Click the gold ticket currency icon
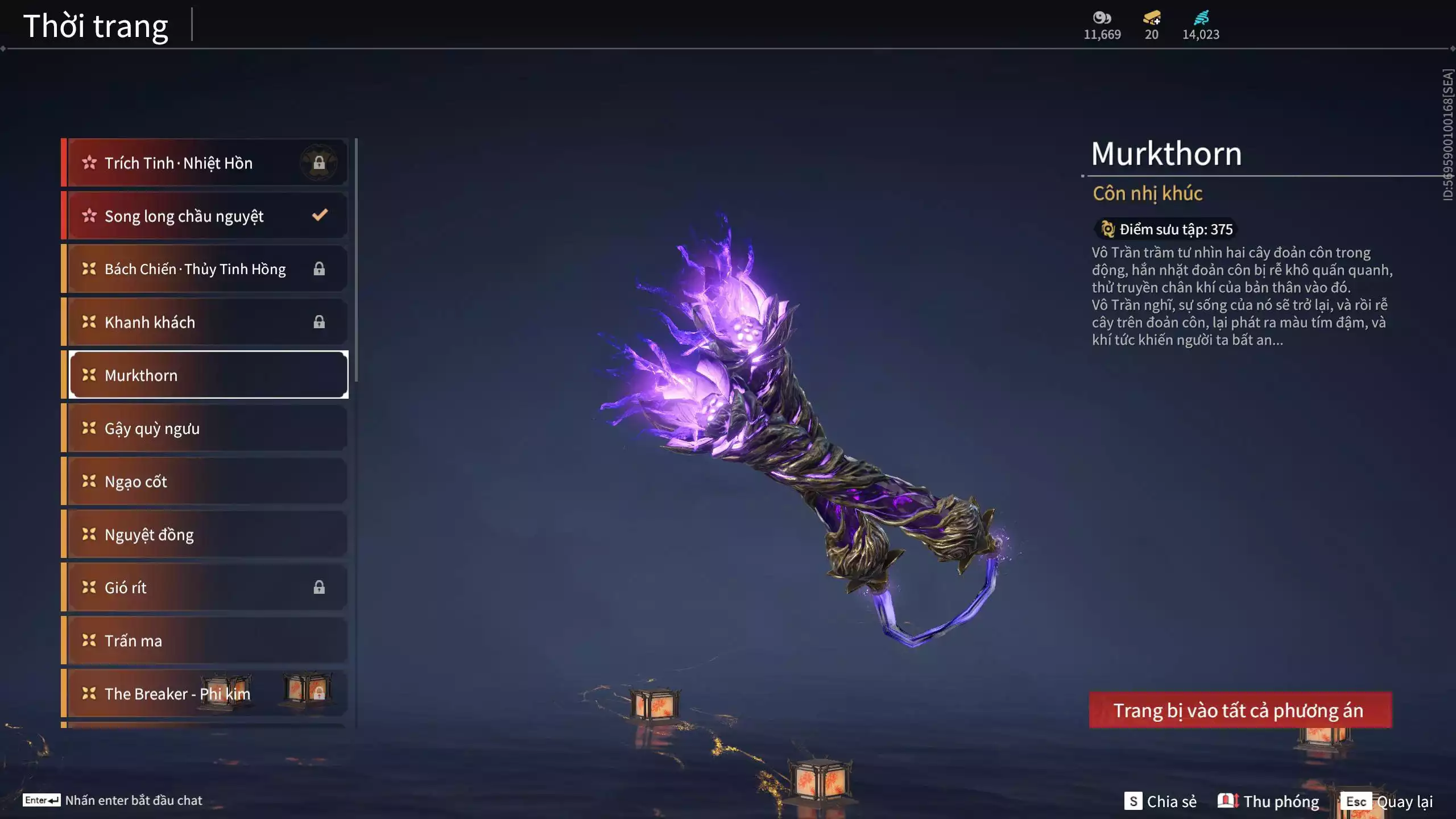The height and width of the screenshot is (819, 1456). pos(1152,18)
